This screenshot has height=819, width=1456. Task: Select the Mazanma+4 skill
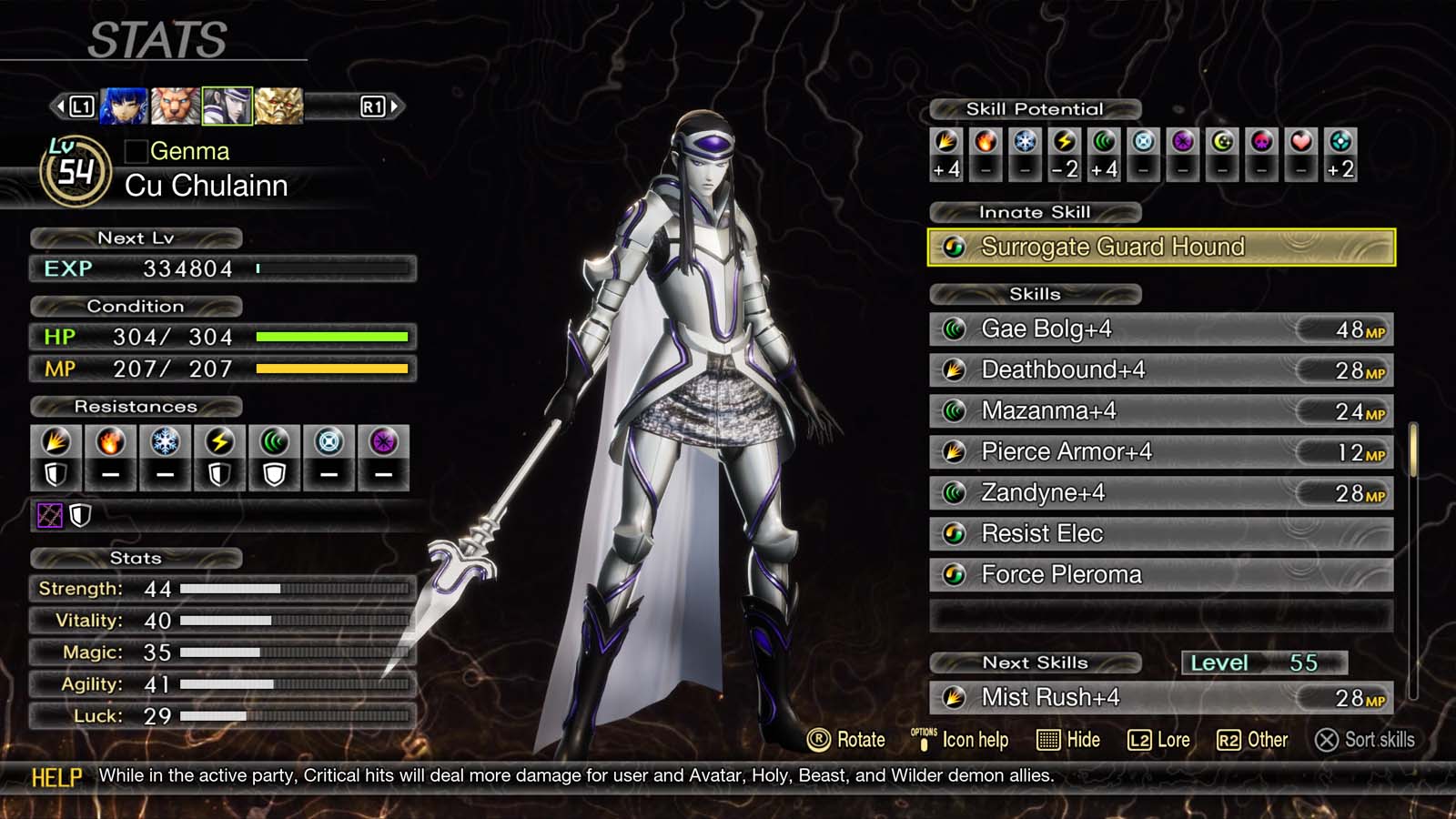tap(1160, 411)
